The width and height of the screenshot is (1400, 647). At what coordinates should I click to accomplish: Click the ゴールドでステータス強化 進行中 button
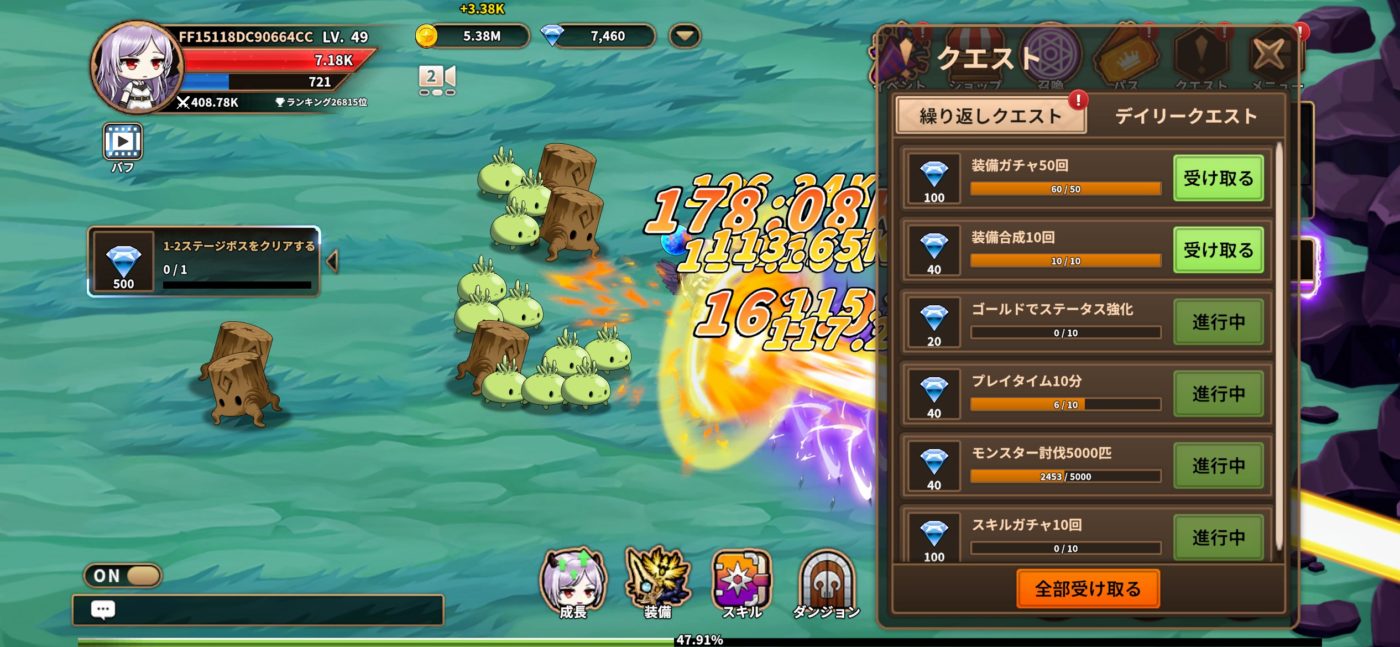click(x=1218, y=322)
